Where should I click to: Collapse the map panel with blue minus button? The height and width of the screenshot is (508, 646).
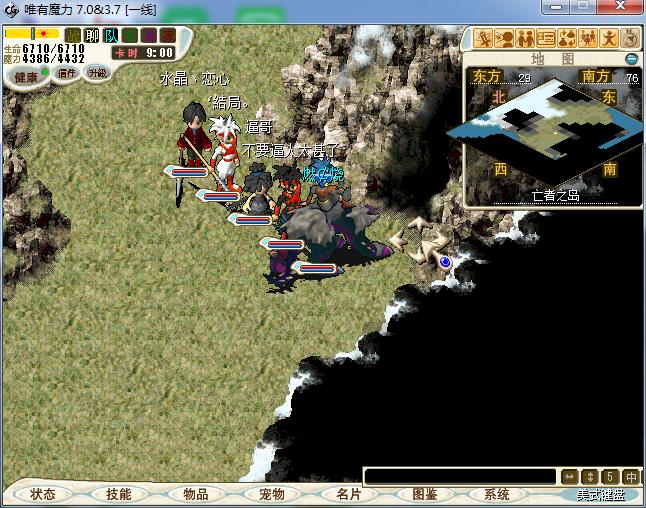pos(631,59)
